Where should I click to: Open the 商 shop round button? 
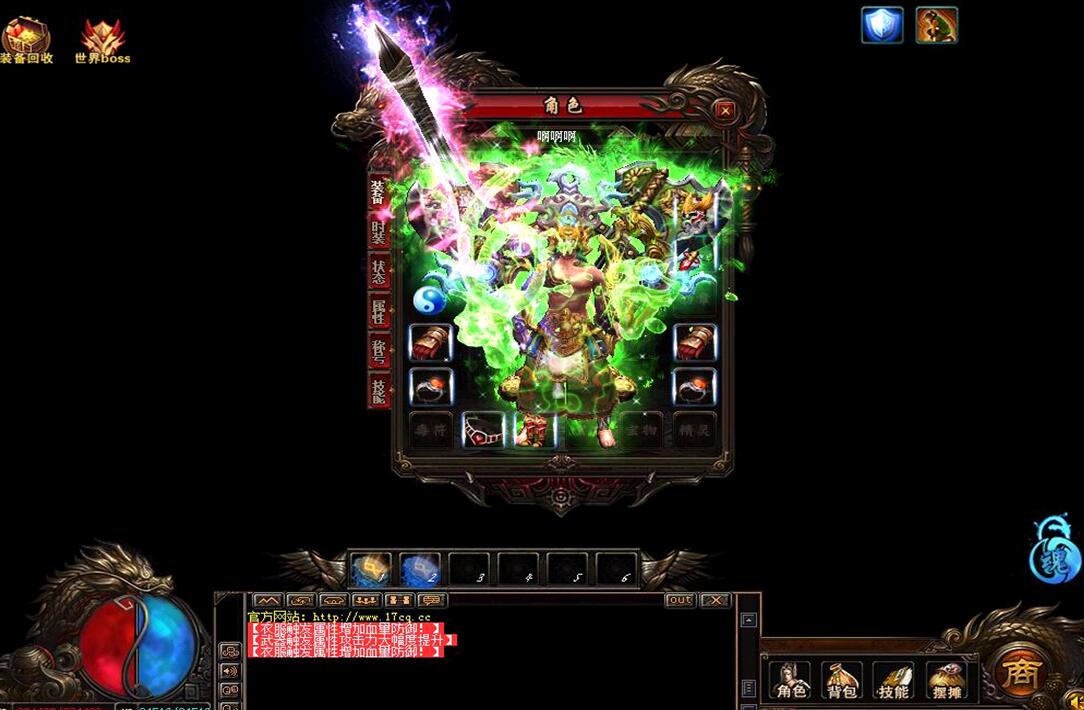[1020, 672]
